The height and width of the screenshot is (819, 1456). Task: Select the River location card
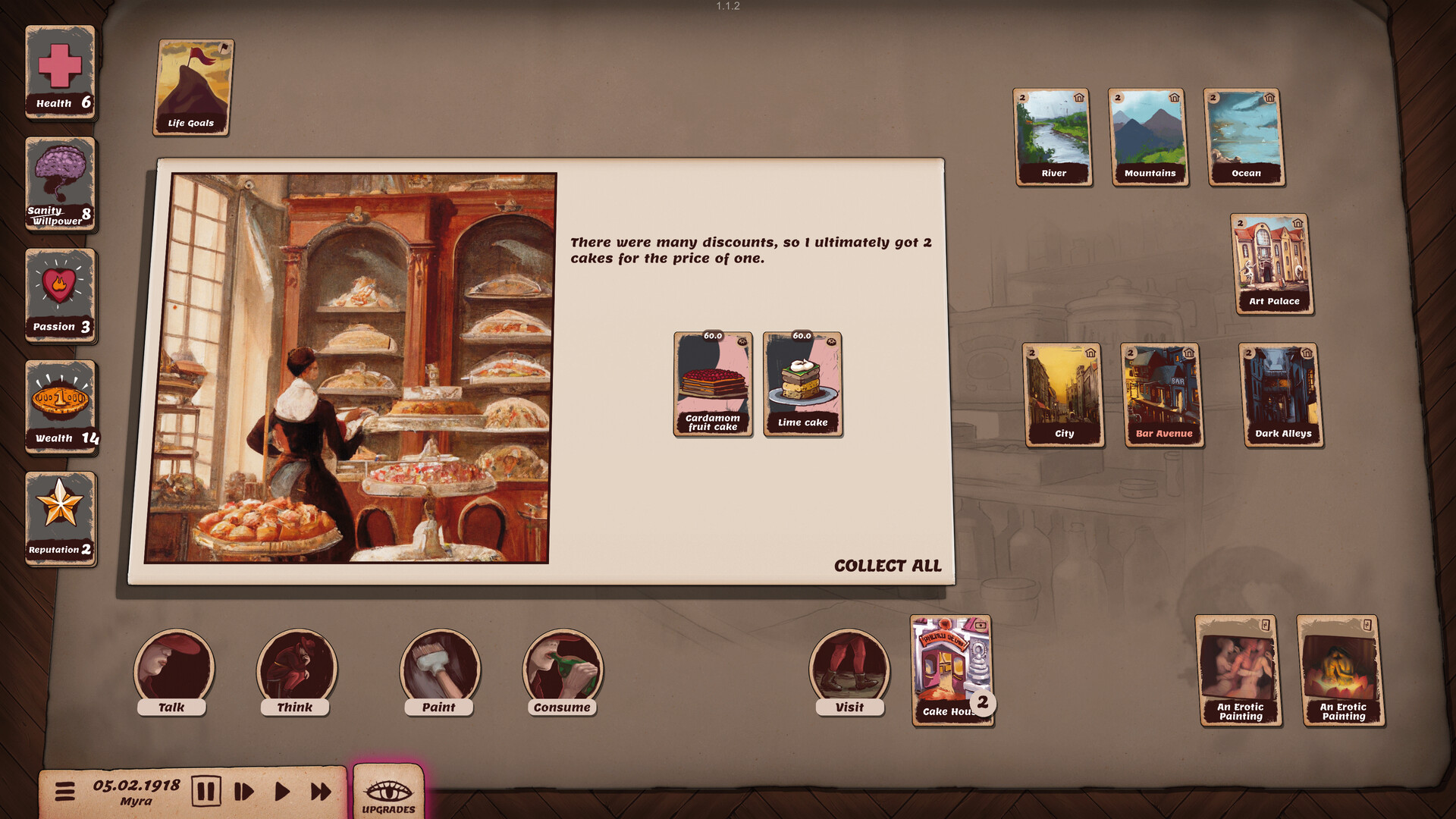click(1053, 136)
